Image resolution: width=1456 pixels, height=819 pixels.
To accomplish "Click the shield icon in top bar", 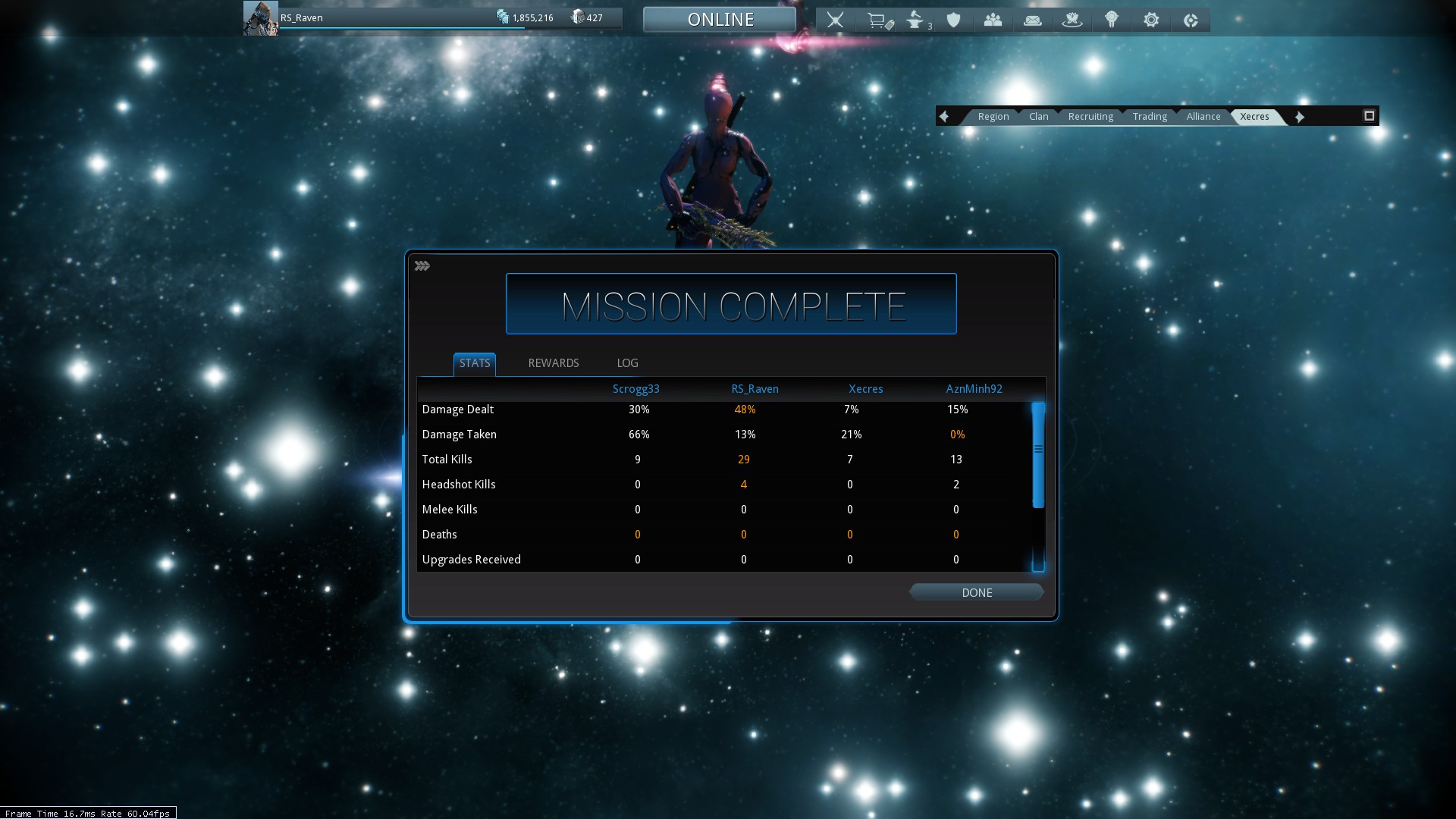I will [x=954, y=20].
